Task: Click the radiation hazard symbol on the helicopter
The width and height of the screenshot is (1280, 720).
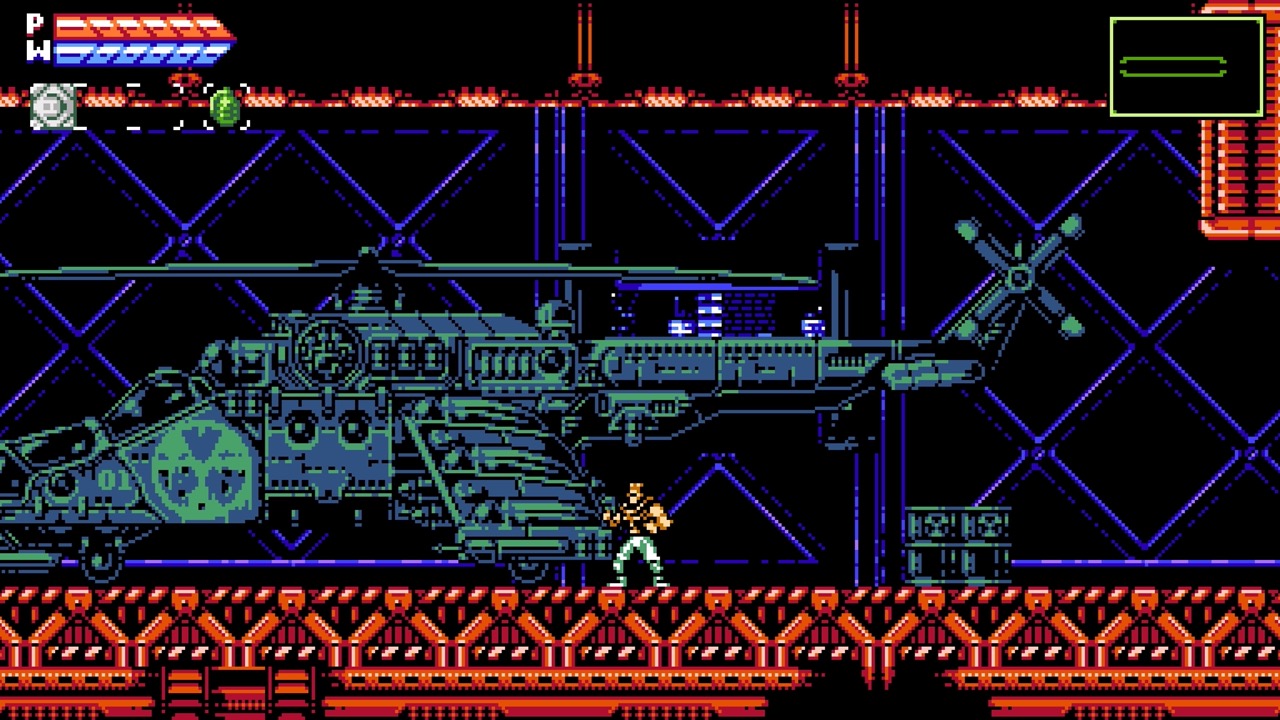Action: (200, 470)
